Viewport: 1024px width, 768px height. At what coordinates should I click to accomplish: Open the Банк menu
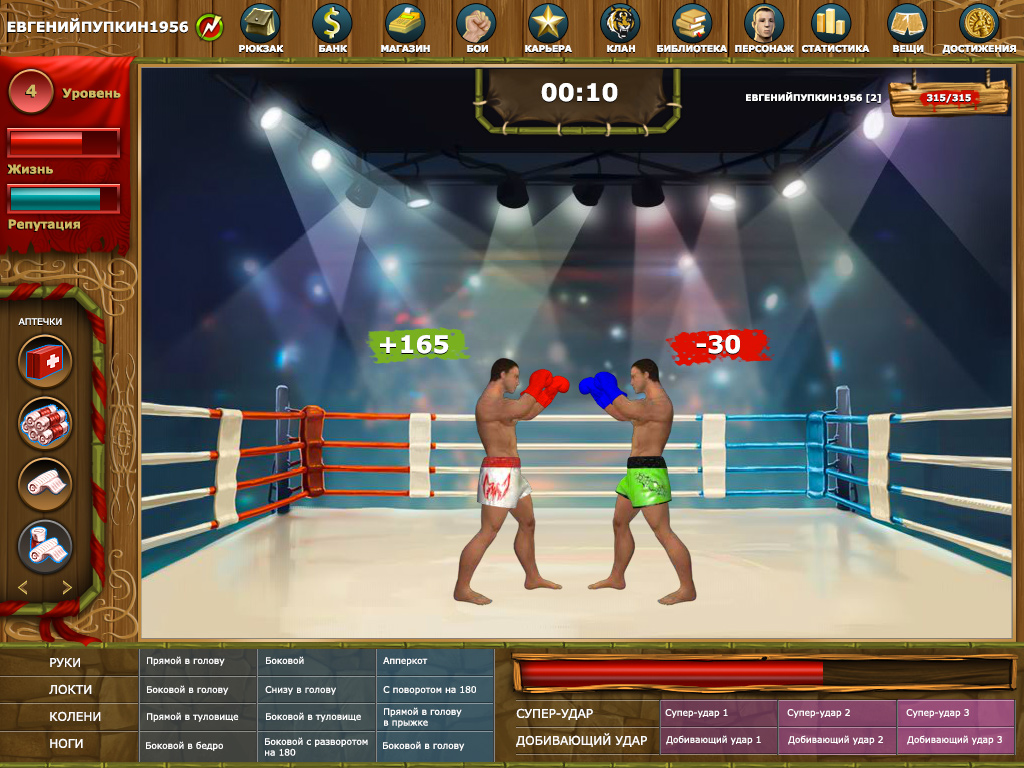[x=332, y=26]
